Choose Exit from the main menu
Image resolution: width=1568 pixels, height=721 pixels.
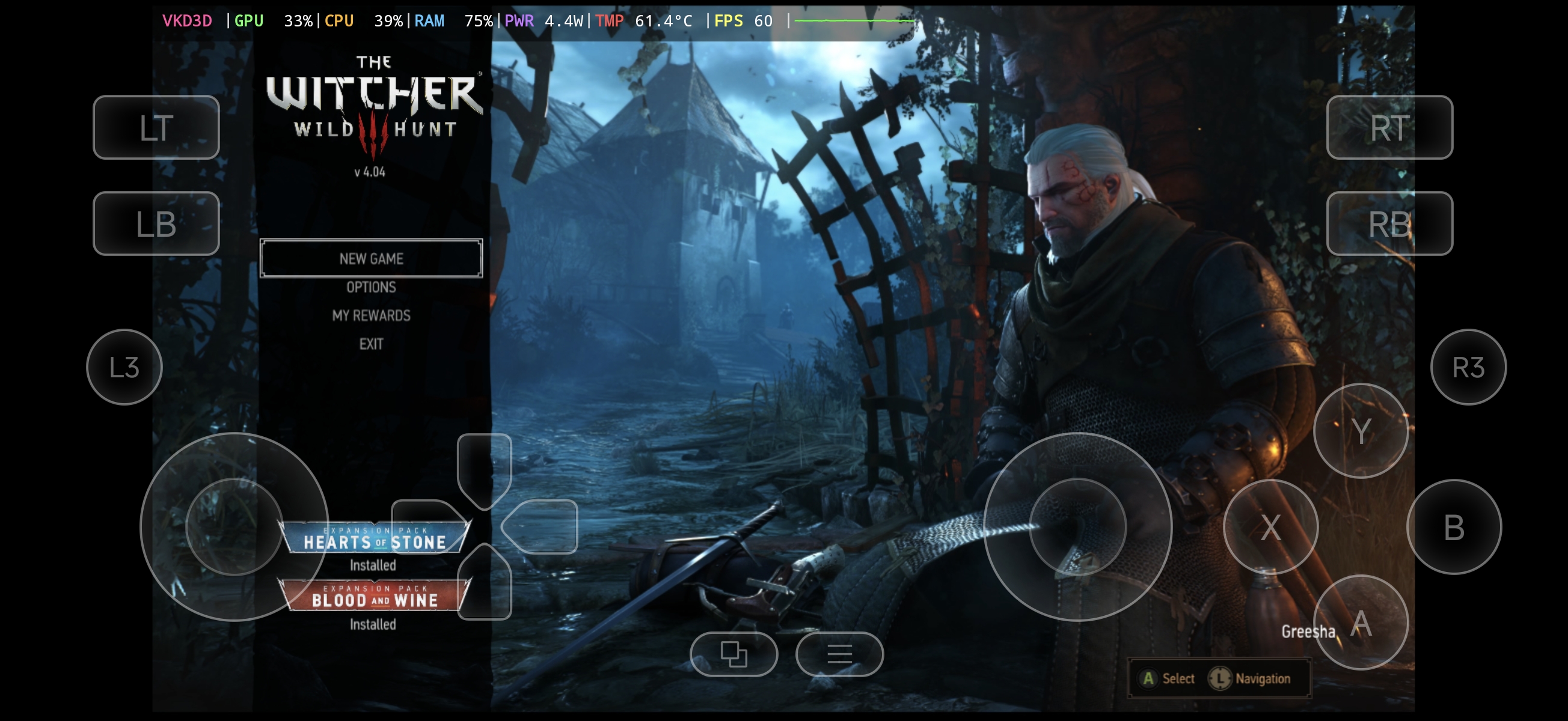coord(371,344)
